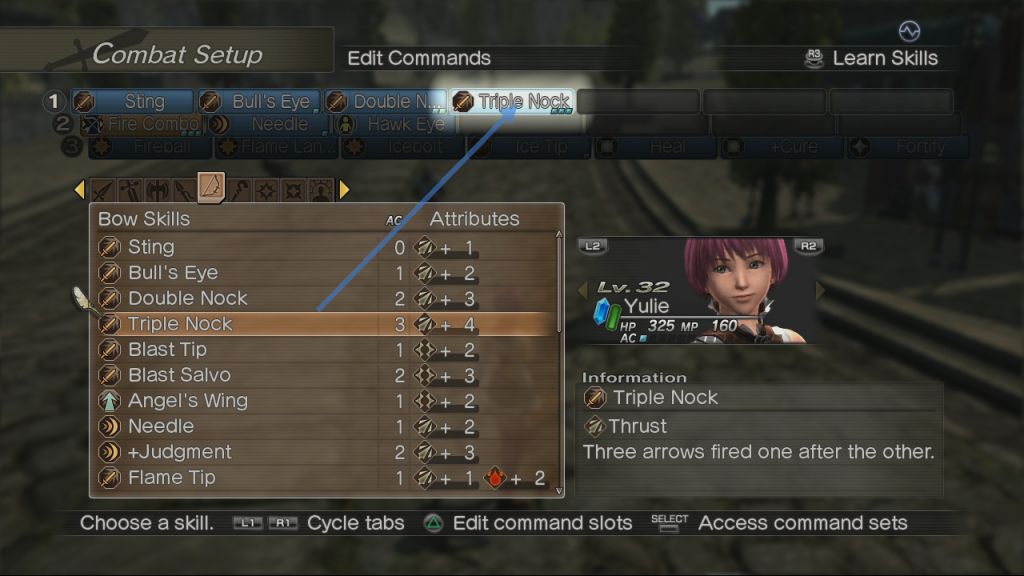Viewport: 1024px width, 576px height.
Task: Click the left arrow beside the skill tabs
Action: point(80,189)
